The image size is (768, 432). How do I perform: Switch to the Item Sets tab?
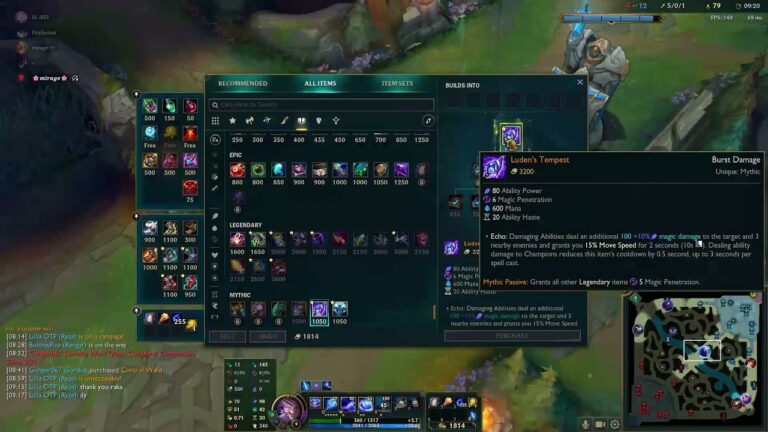pos(397,84)
